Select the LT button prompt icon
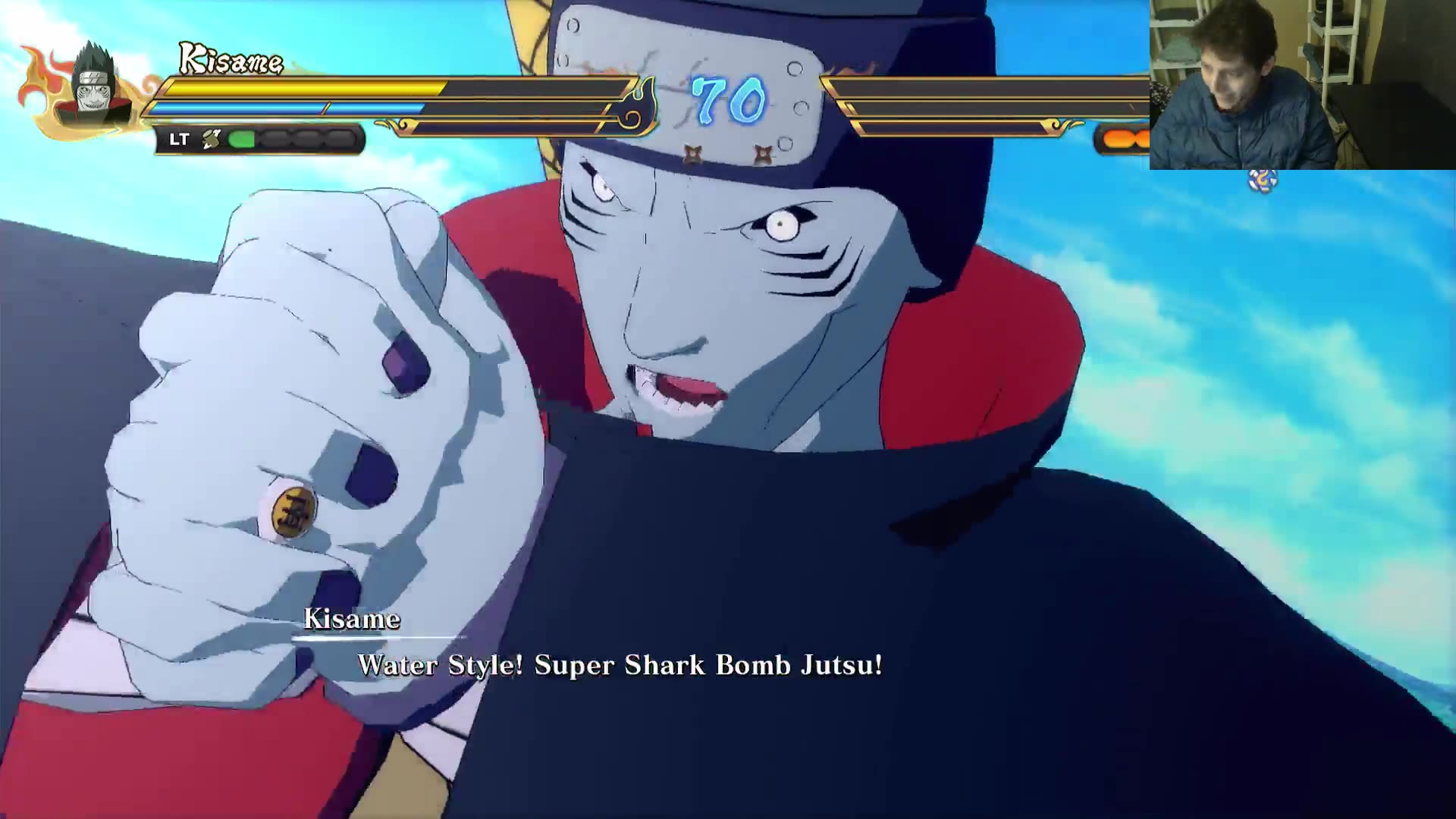The width and height of the screenshot is (1456, 819). tap(180, 138)
